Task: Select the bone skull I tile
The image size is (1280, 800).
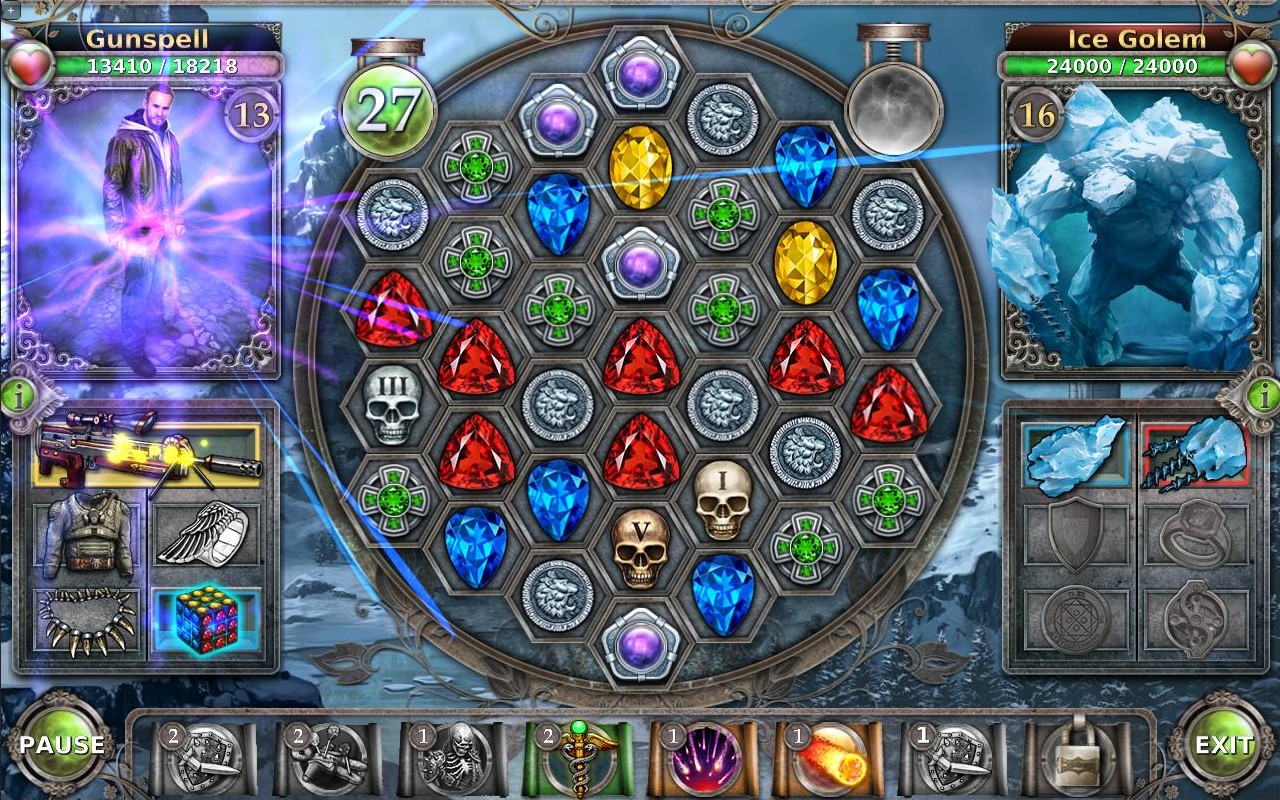Action: (x=722, y=500)
